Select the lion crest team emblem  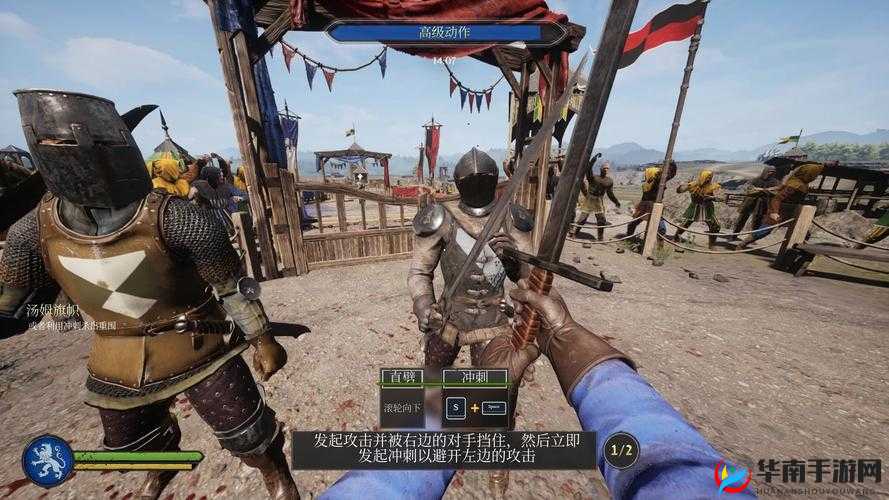coord(48,460)
